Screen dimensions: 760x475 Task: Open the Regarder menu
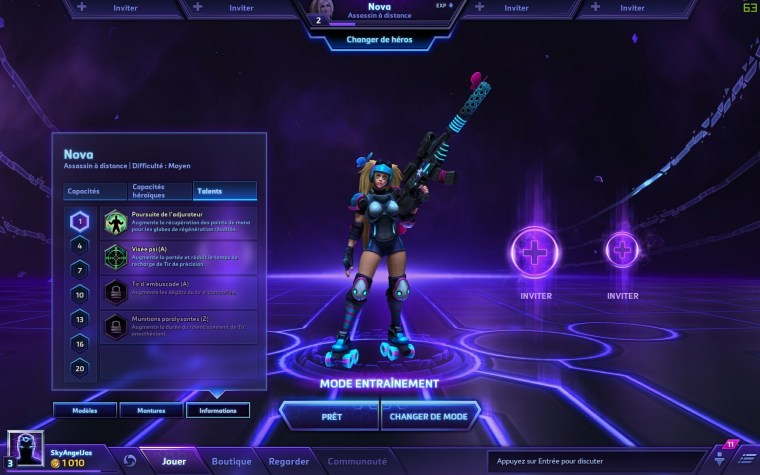coord(288,461)
